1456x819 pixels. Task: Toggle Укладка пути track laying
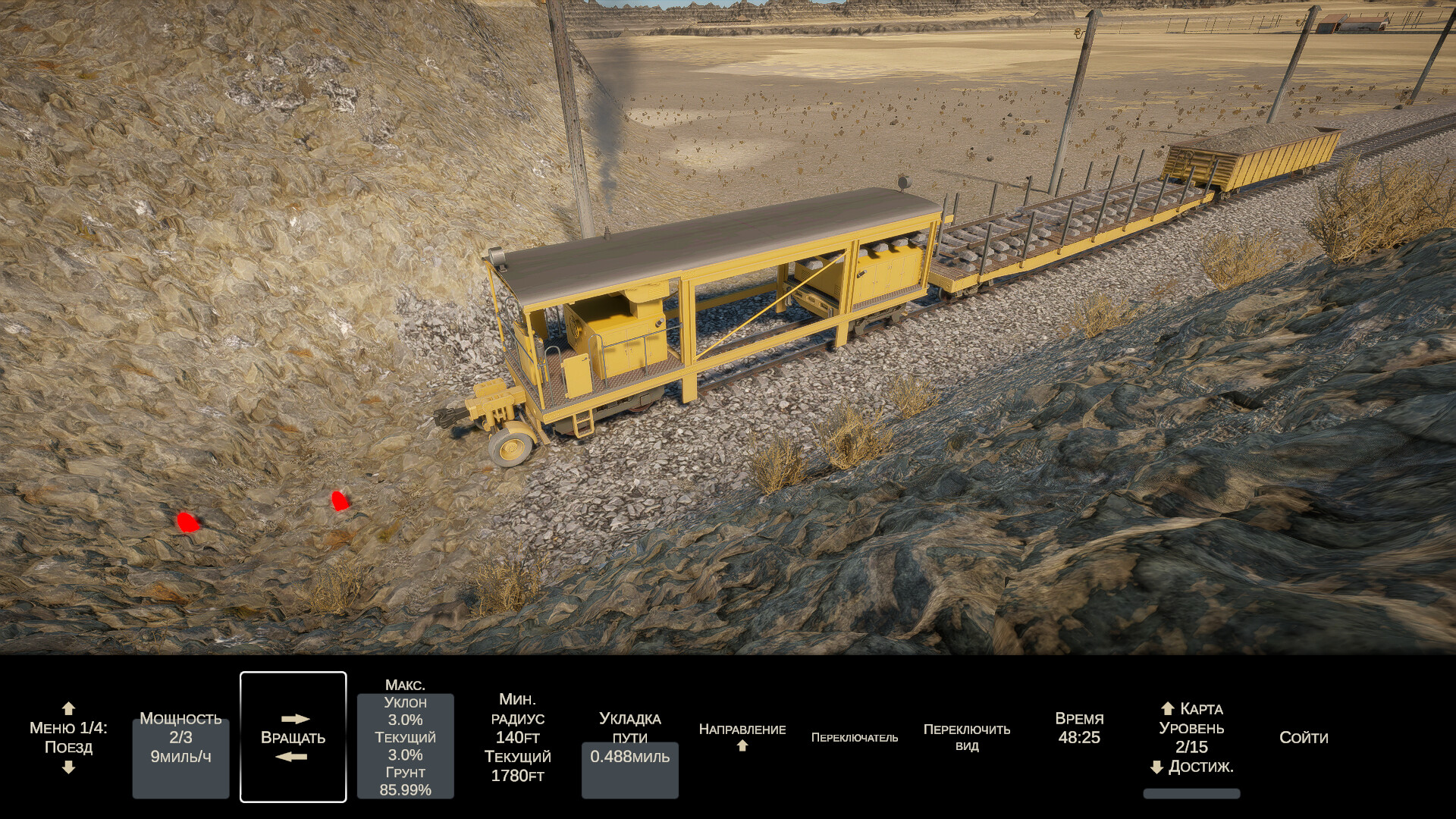click(x=630, y=738)
